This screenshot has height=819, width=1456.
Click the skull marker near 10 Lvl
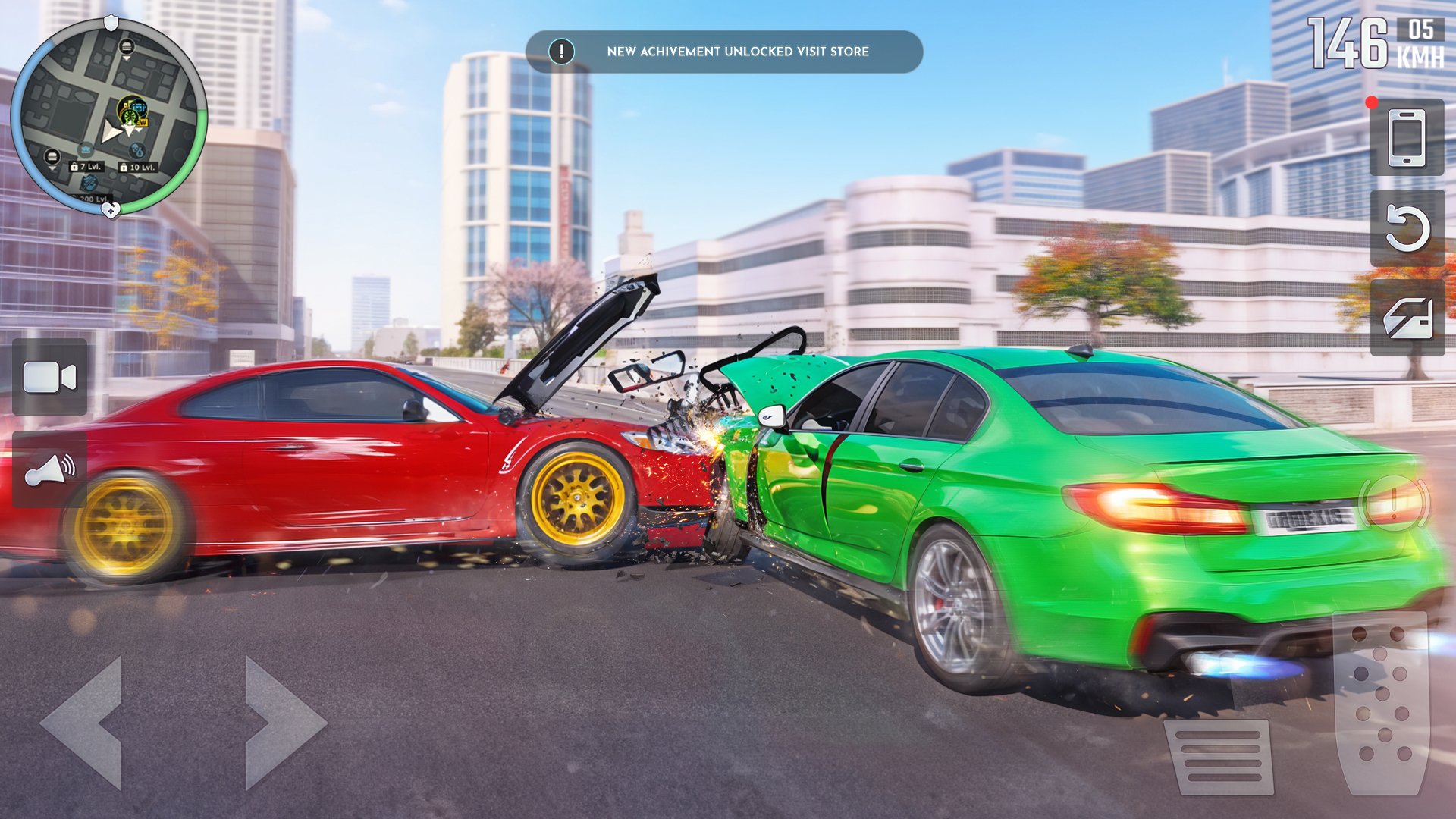[x=136, y=151]
